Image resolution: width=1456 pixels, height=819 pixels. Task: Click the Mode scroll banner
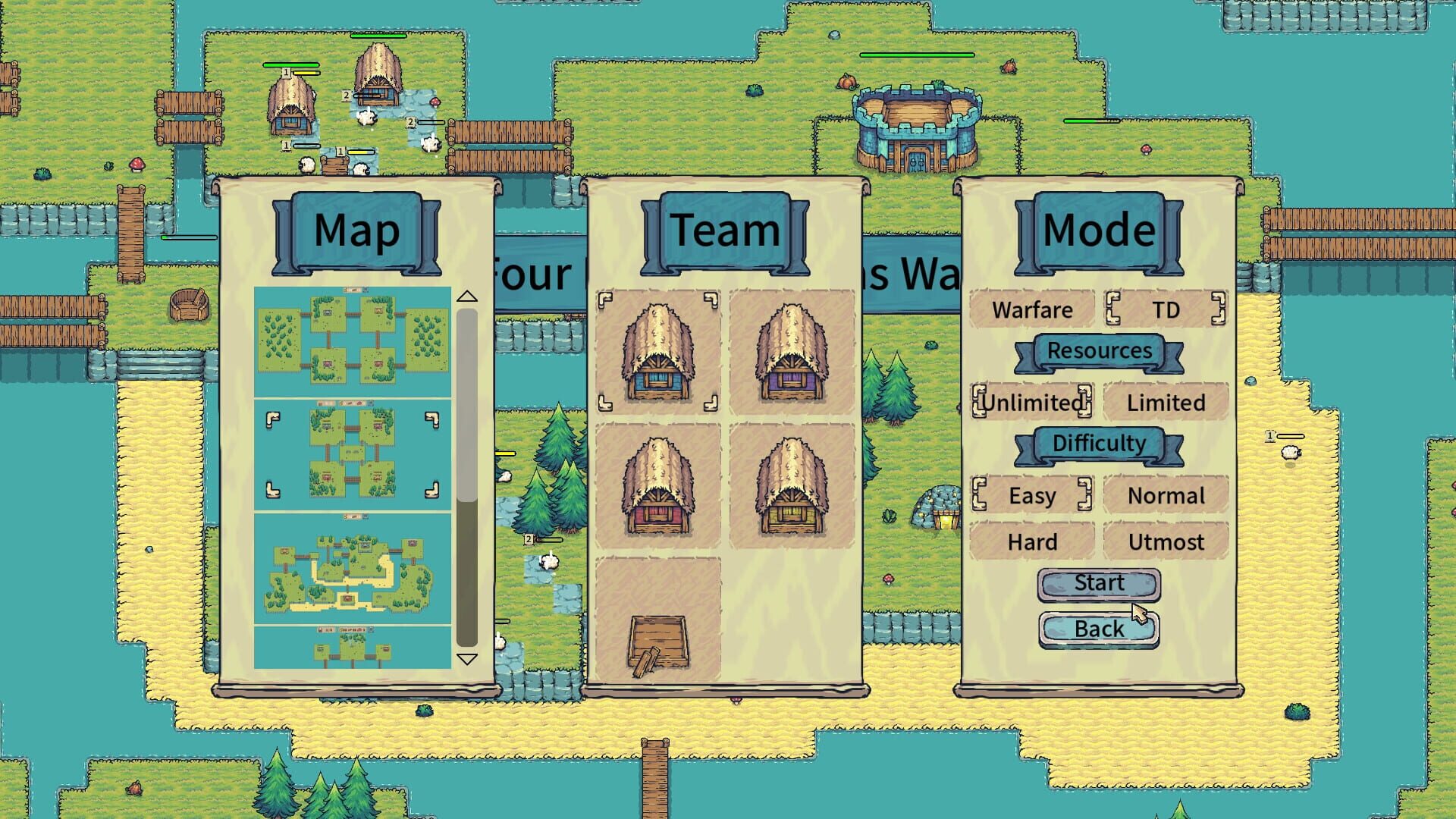[x=1098, y=230]
